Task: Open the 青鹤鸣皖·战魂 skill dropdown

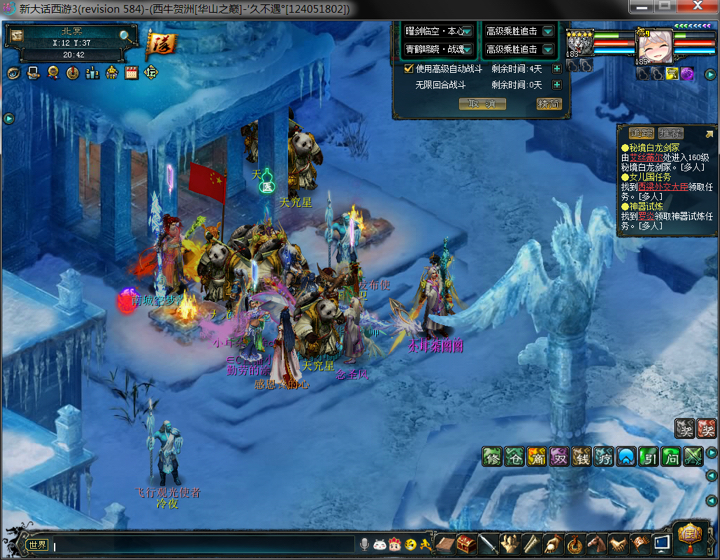Action: pos(467,48)
